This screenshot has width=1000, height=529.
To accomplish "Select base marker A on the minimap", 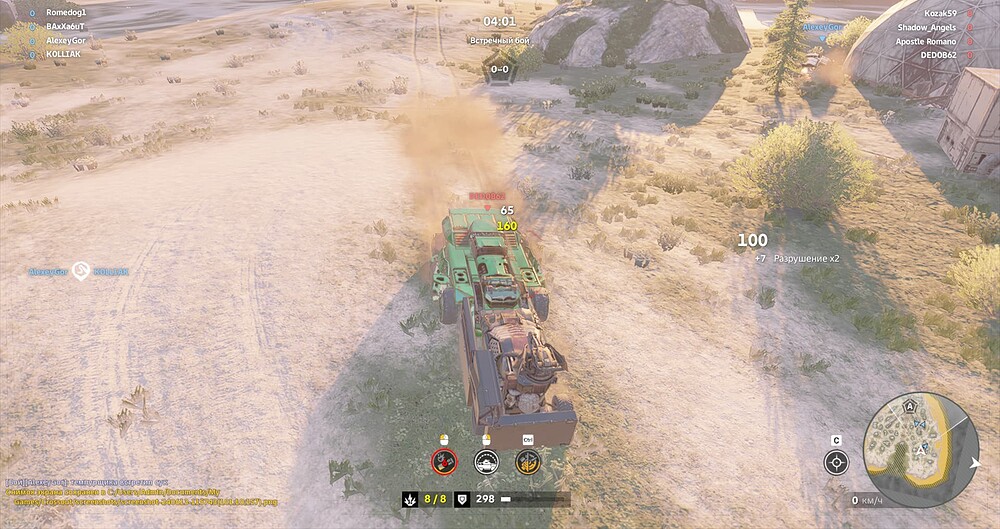I will tap(910, 407).
